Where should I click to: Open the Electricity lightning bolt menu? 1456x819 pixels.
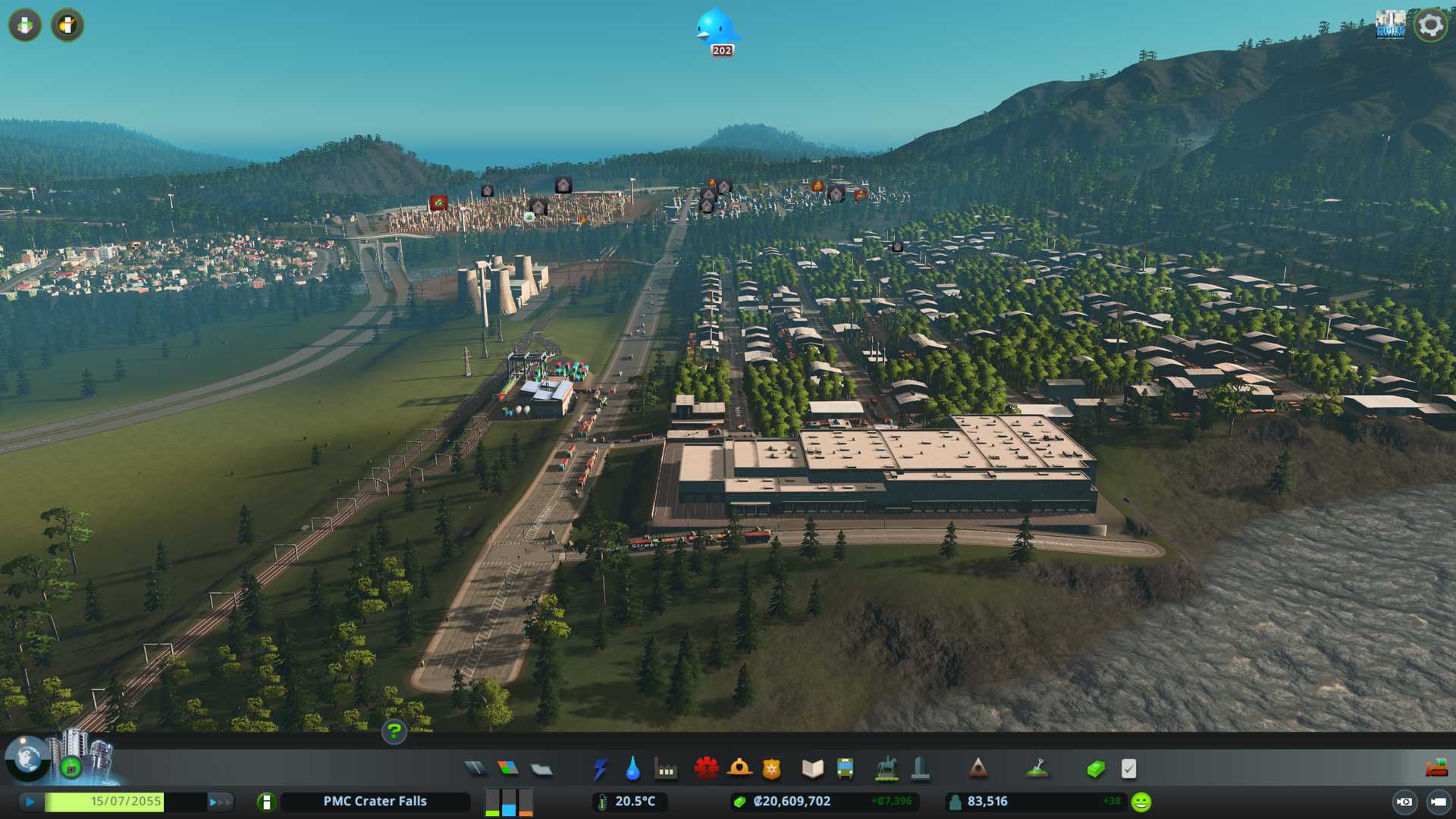[600, 769]
